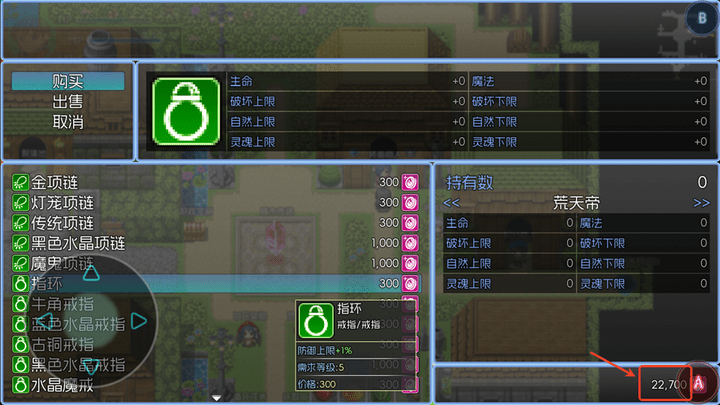Tap the d-pad left arrow

42,321
